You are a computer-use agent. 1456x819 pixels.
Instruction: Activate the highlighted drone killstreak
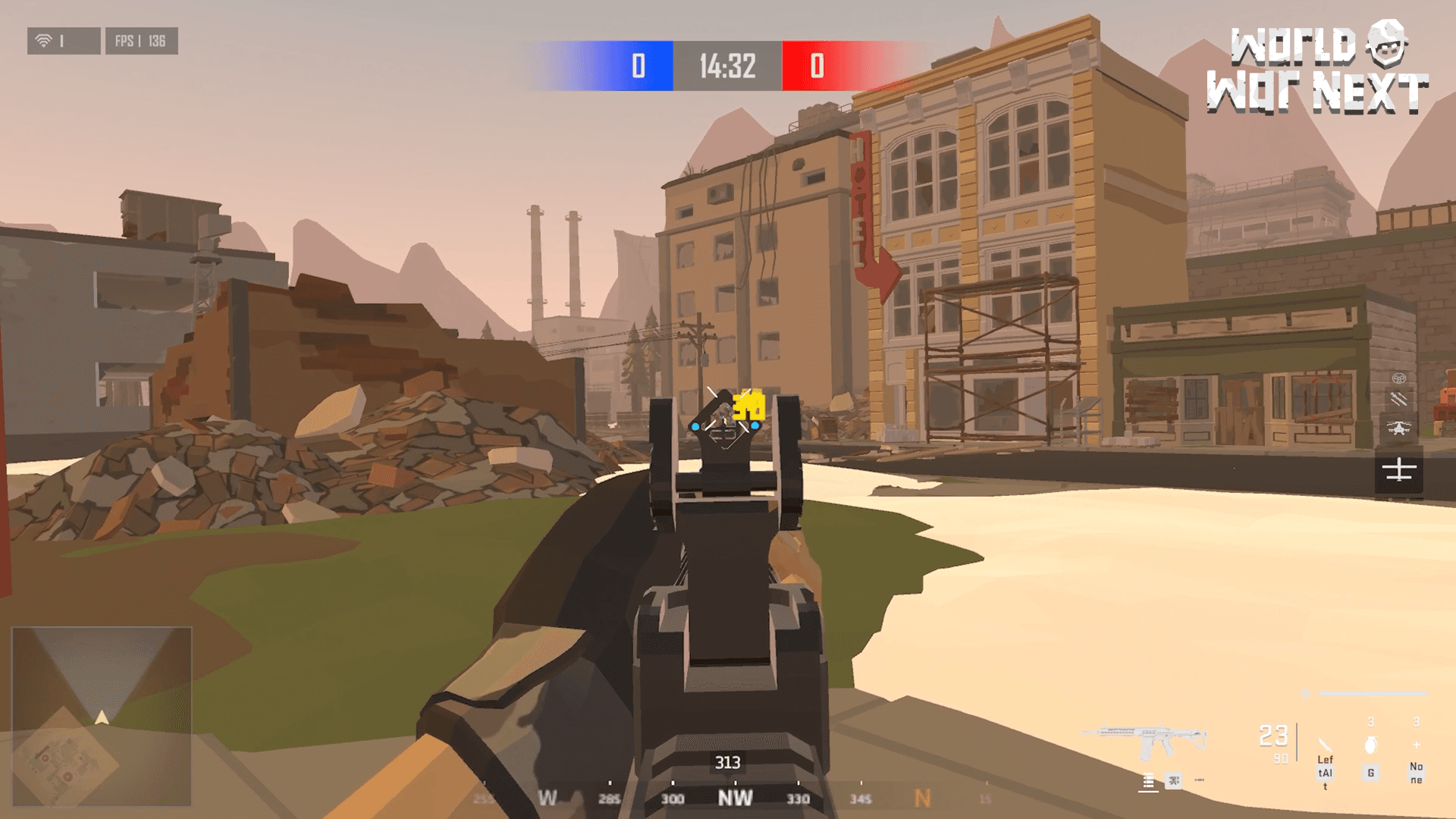tap(1399, 468)
